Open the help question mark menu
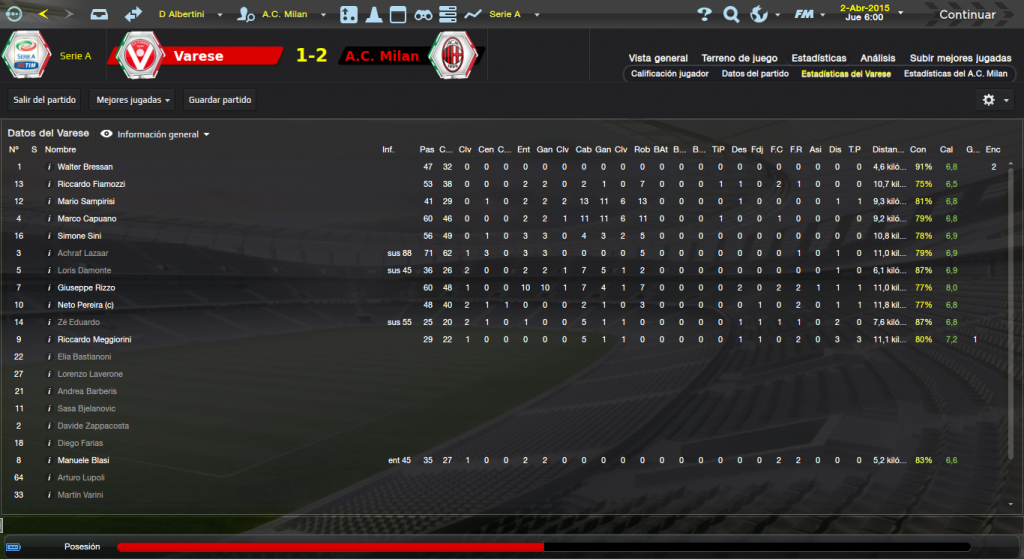This screenshot has height=559, width=1024. [704, 15]
